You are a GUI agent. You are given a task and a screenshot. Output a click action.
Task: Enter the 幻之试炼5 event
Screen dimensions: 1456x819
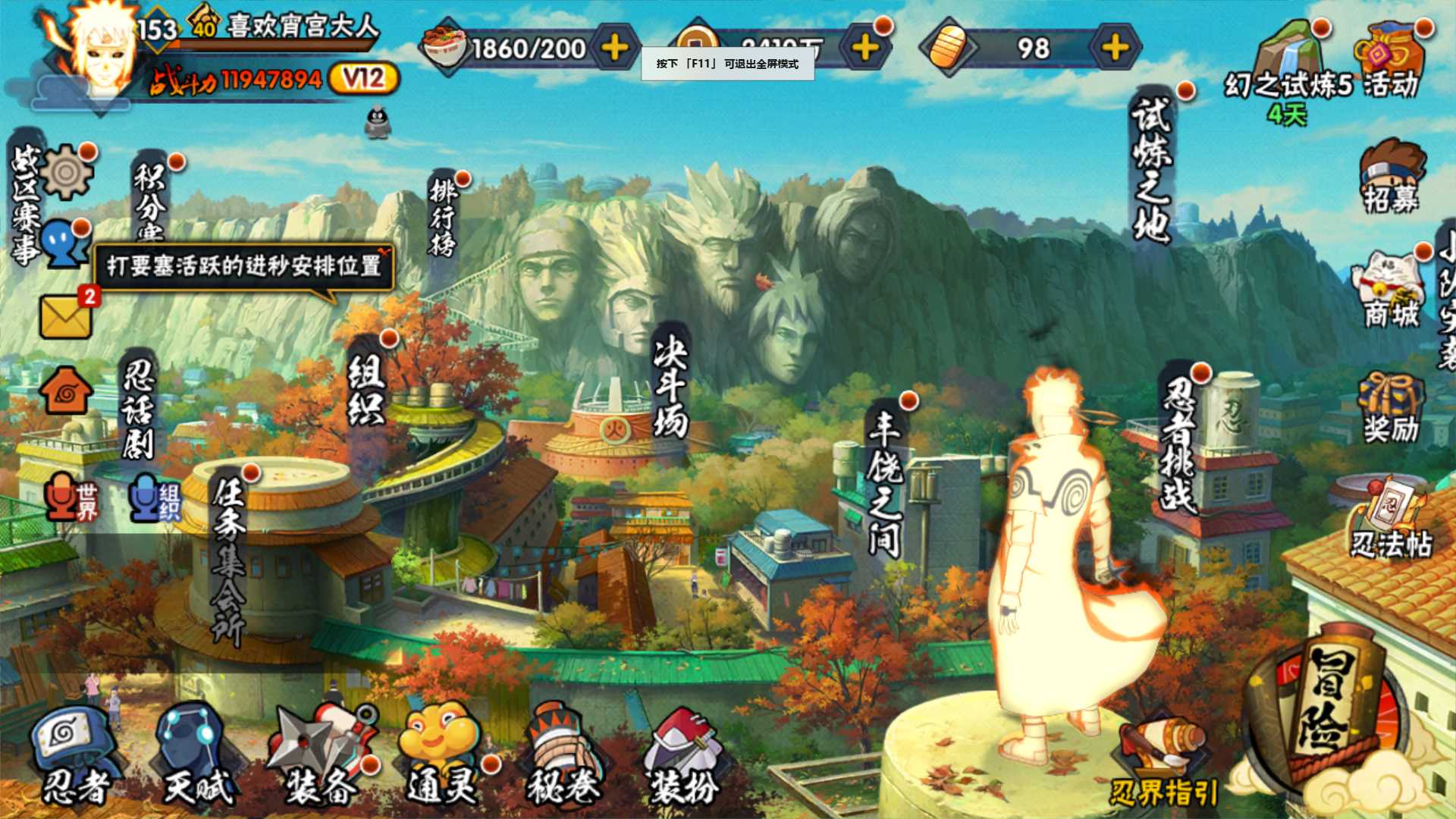1288,64
